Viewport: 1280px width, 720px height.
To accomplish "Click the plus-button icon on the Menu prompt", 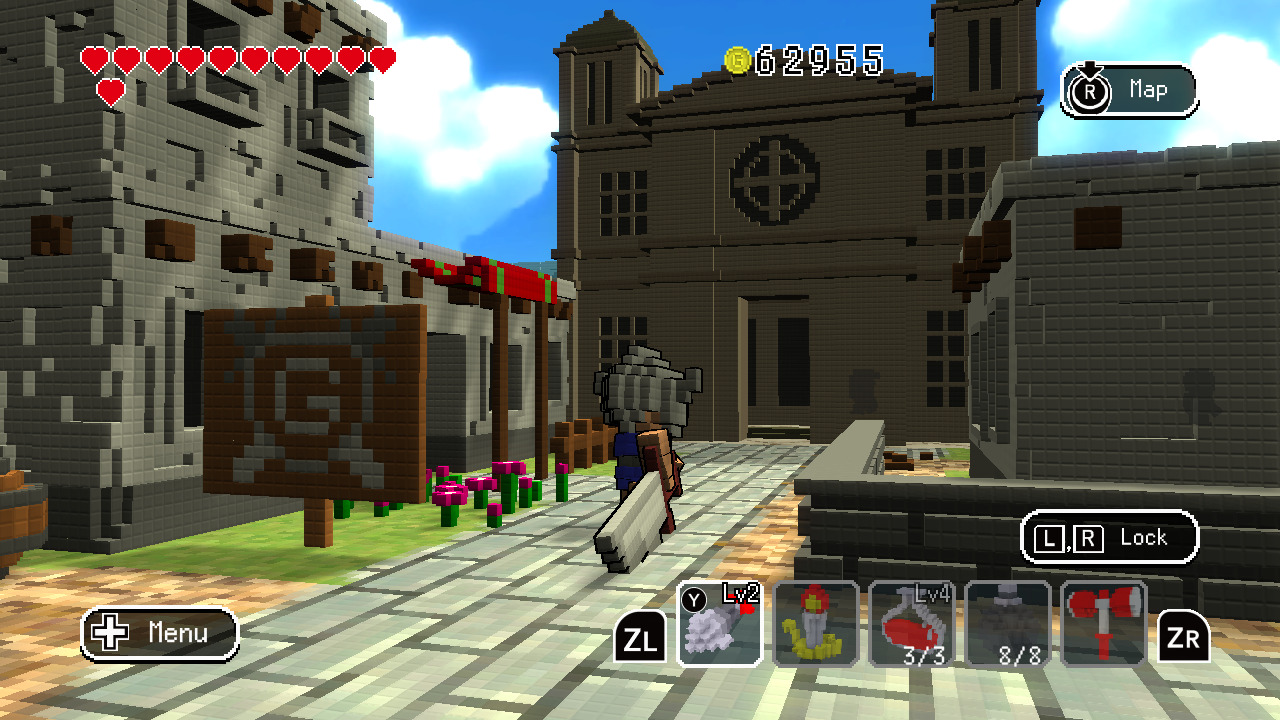I will [108, 633].
